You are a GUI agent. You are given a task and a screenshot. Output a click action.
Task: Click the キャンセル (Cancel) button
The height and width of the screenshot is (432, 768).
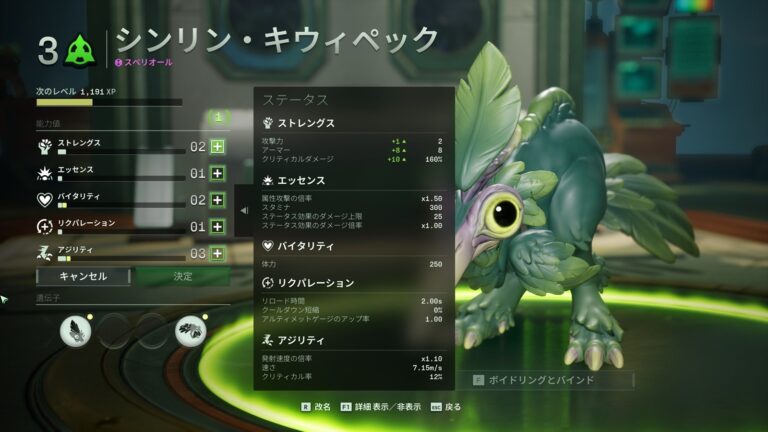[83, 276]
